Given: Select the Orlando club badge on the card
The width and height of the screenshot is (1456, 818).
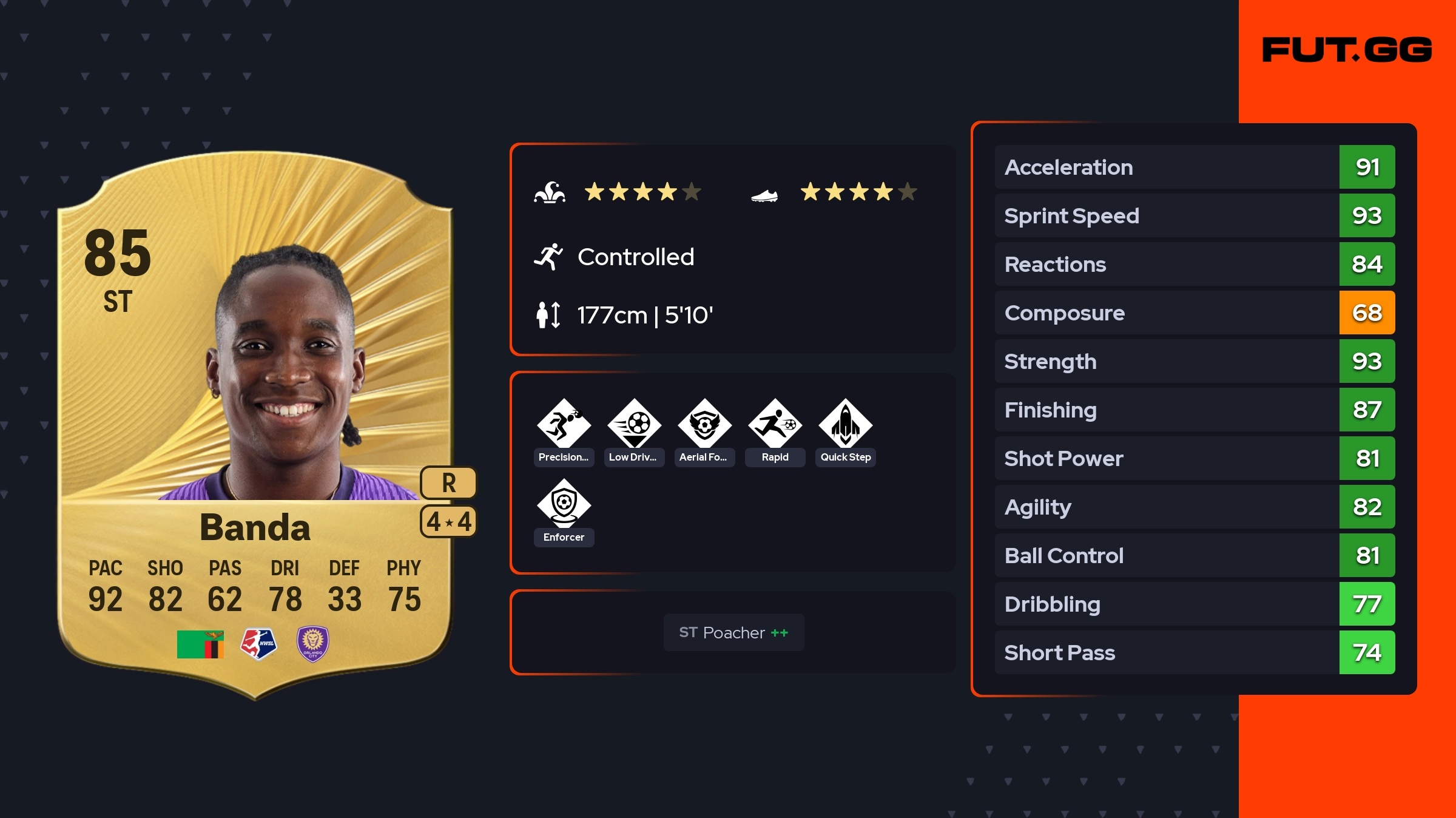Looking at the screenshot, I should (312, 644).
